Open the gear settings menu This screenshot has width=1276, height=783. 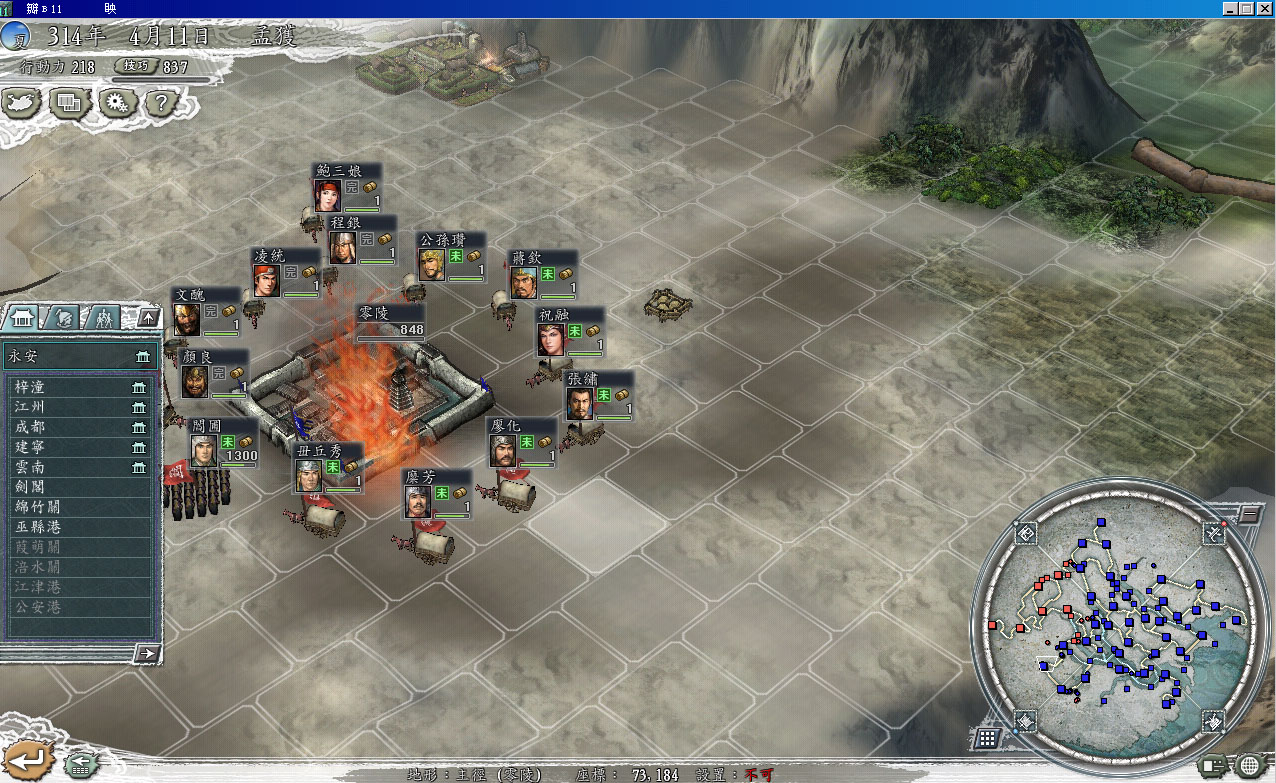(x=118, y=102)
